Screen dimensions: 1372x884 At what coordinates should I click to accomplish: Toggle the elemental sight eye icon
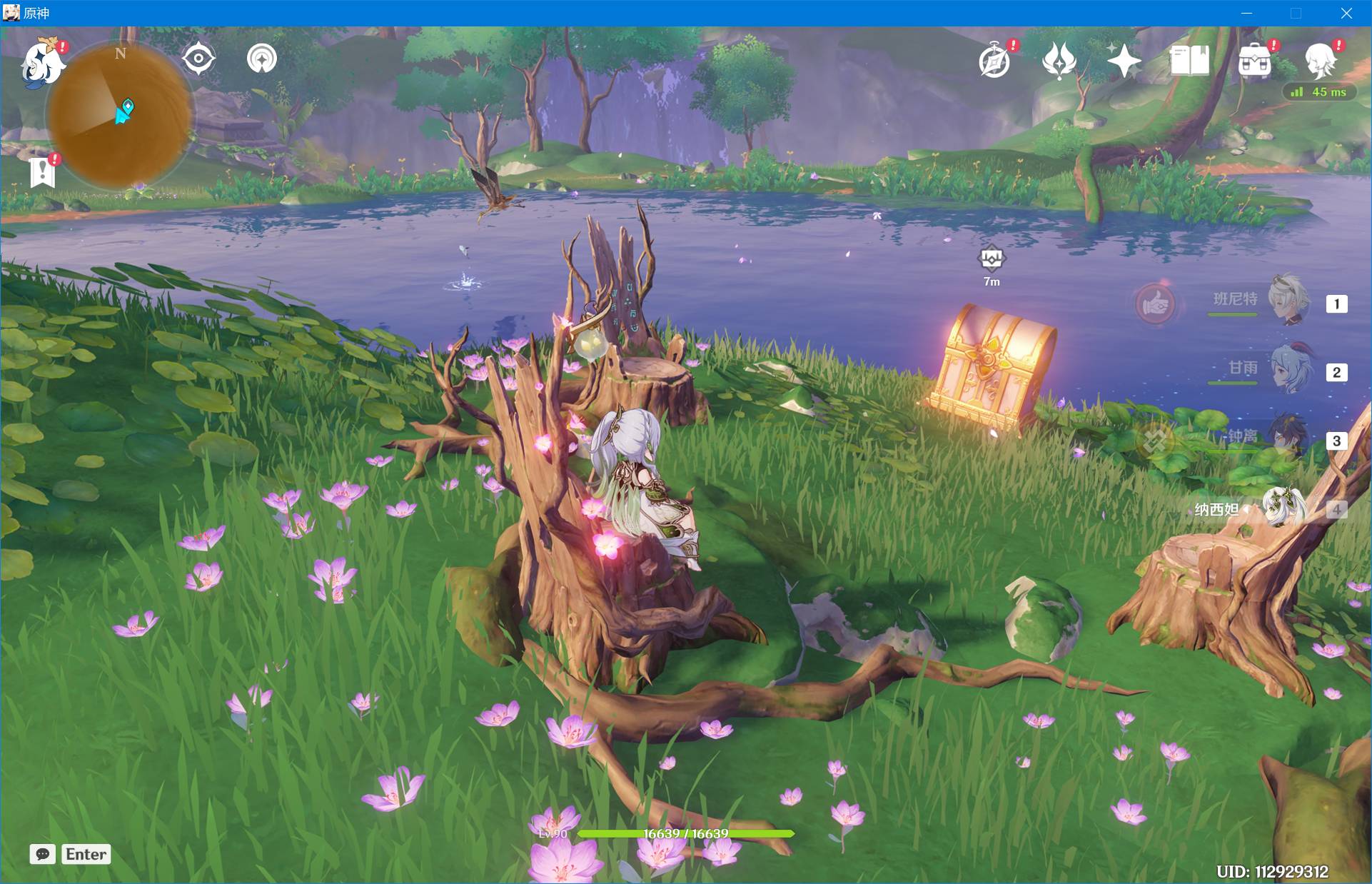pos(198,59)
